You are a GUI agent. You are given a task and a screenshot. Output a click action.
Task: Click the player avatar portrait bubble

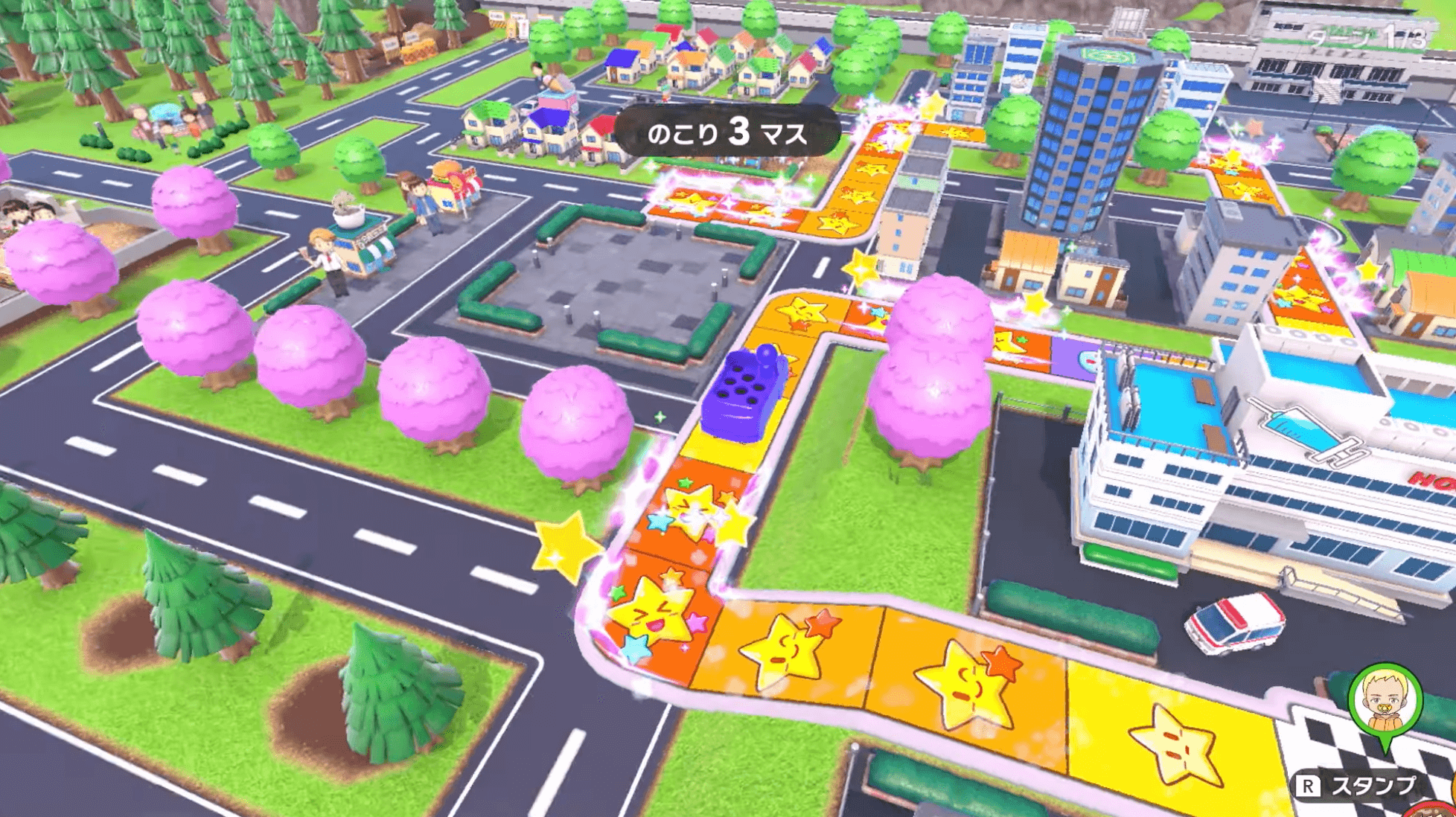[x=1385, y=701]
